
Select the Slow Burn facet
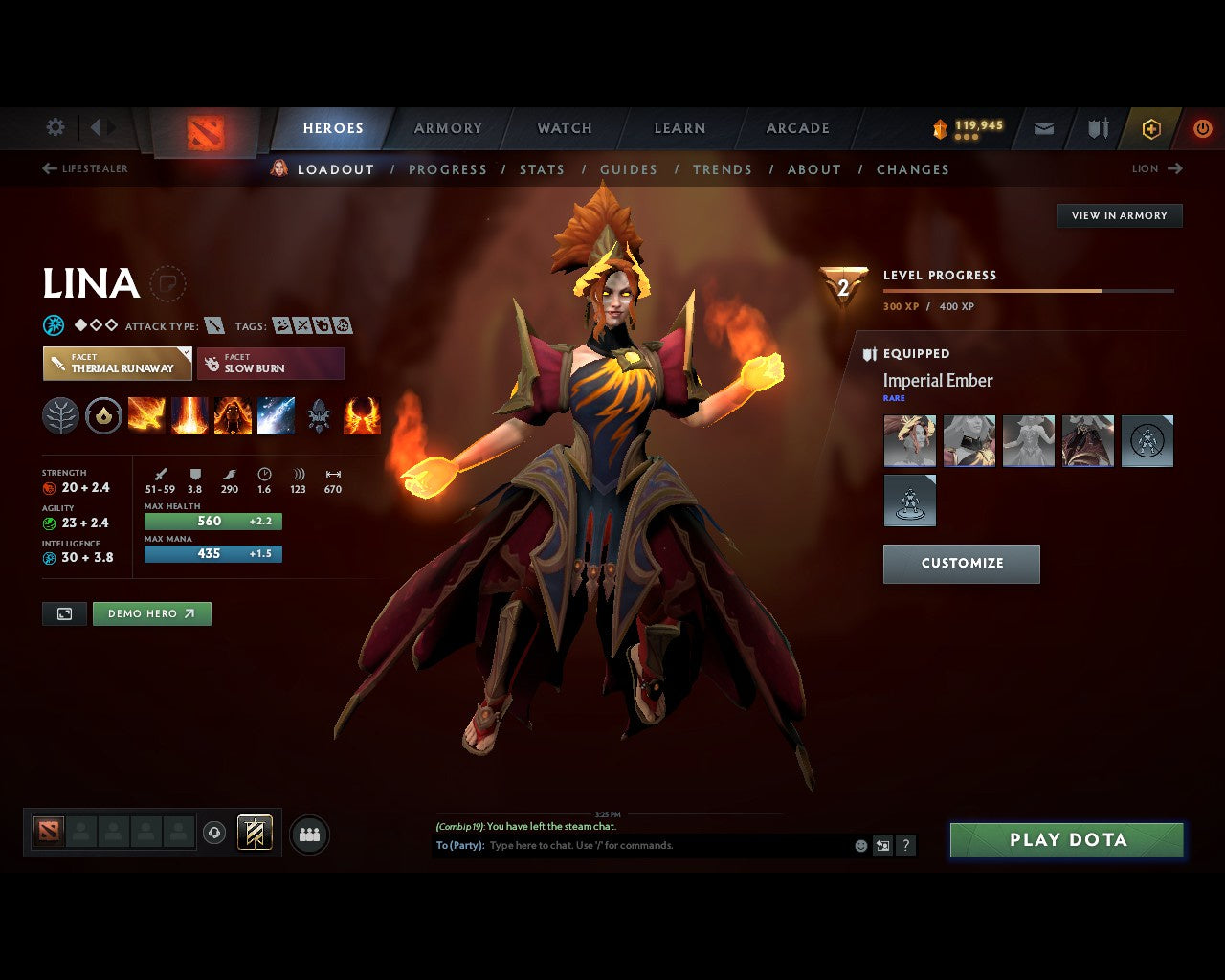[271, 364]
